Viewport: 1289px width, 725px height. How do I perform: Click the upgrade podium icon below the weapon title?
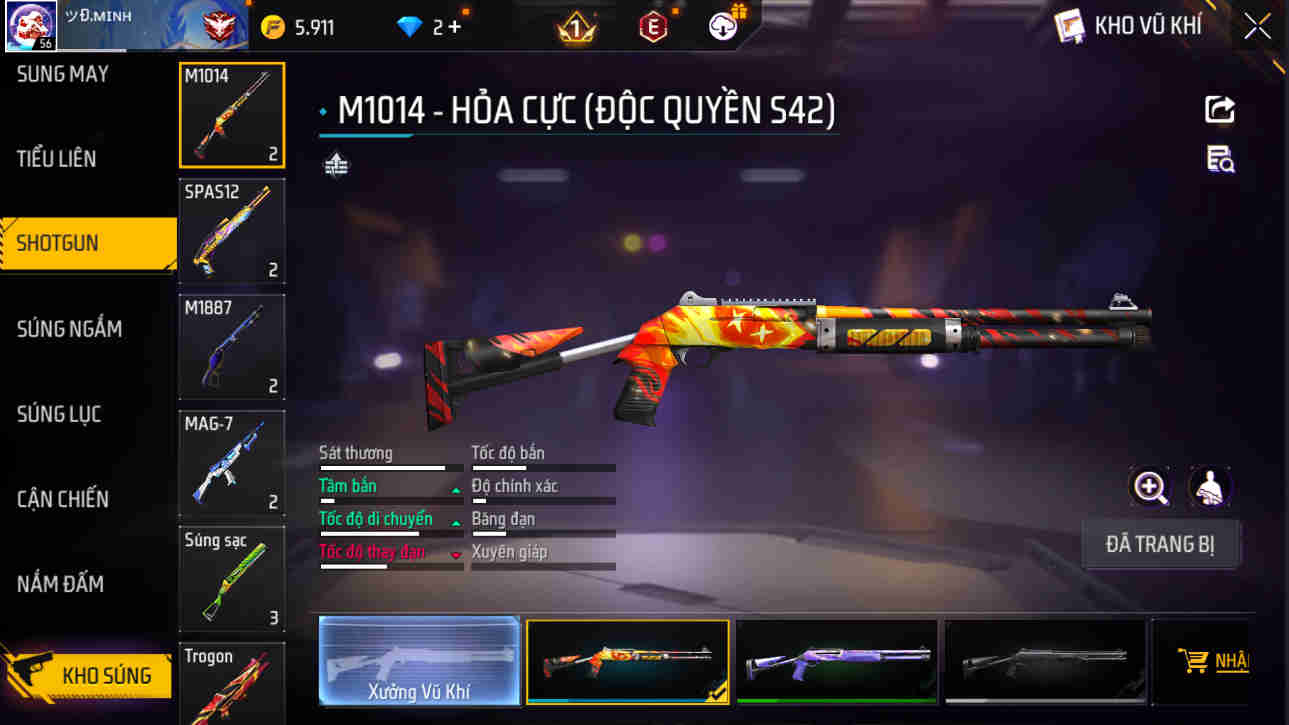point(336,162)
